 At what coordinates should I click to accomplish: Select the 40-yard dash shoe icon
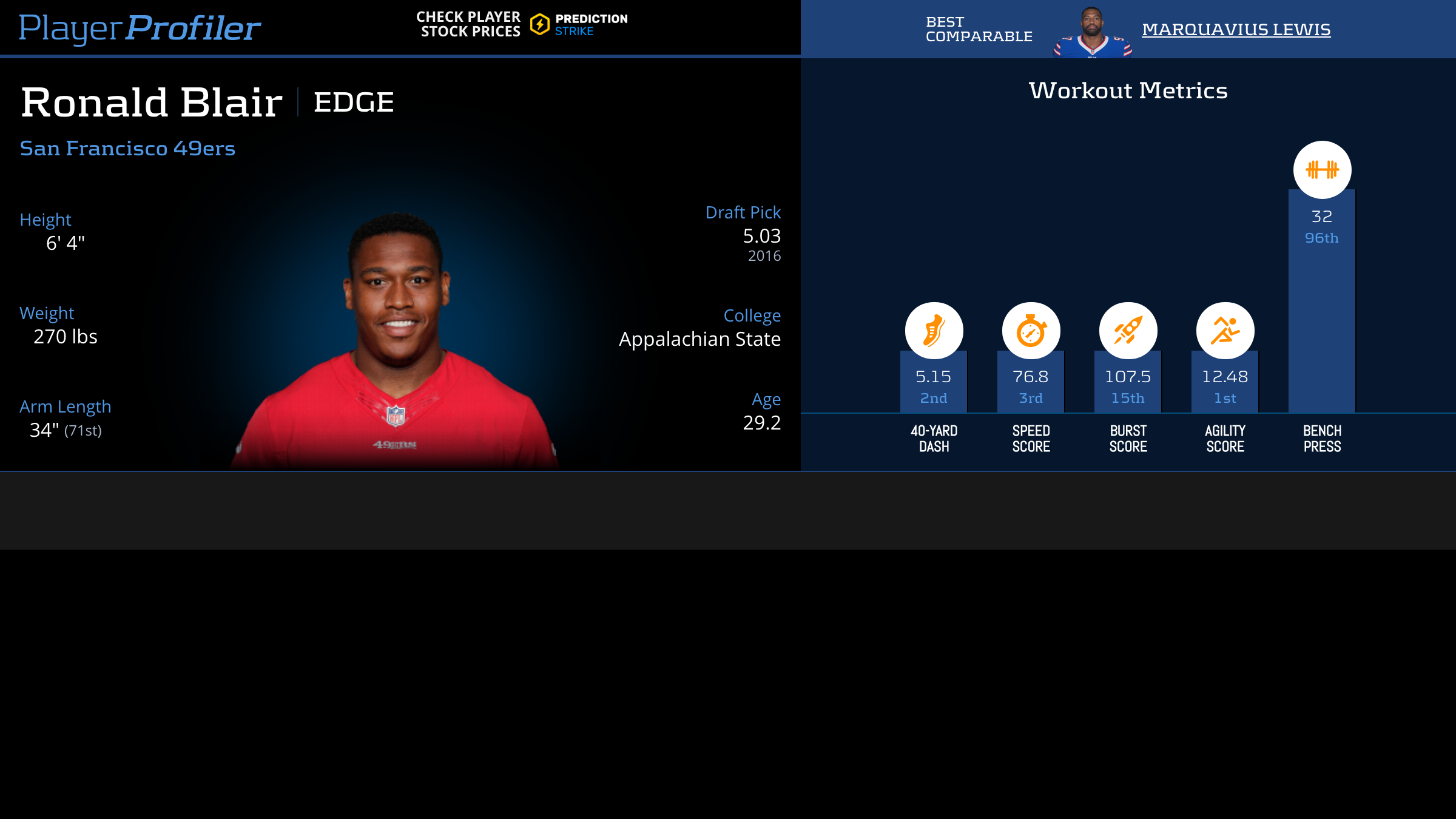click(x=934, y=331)
